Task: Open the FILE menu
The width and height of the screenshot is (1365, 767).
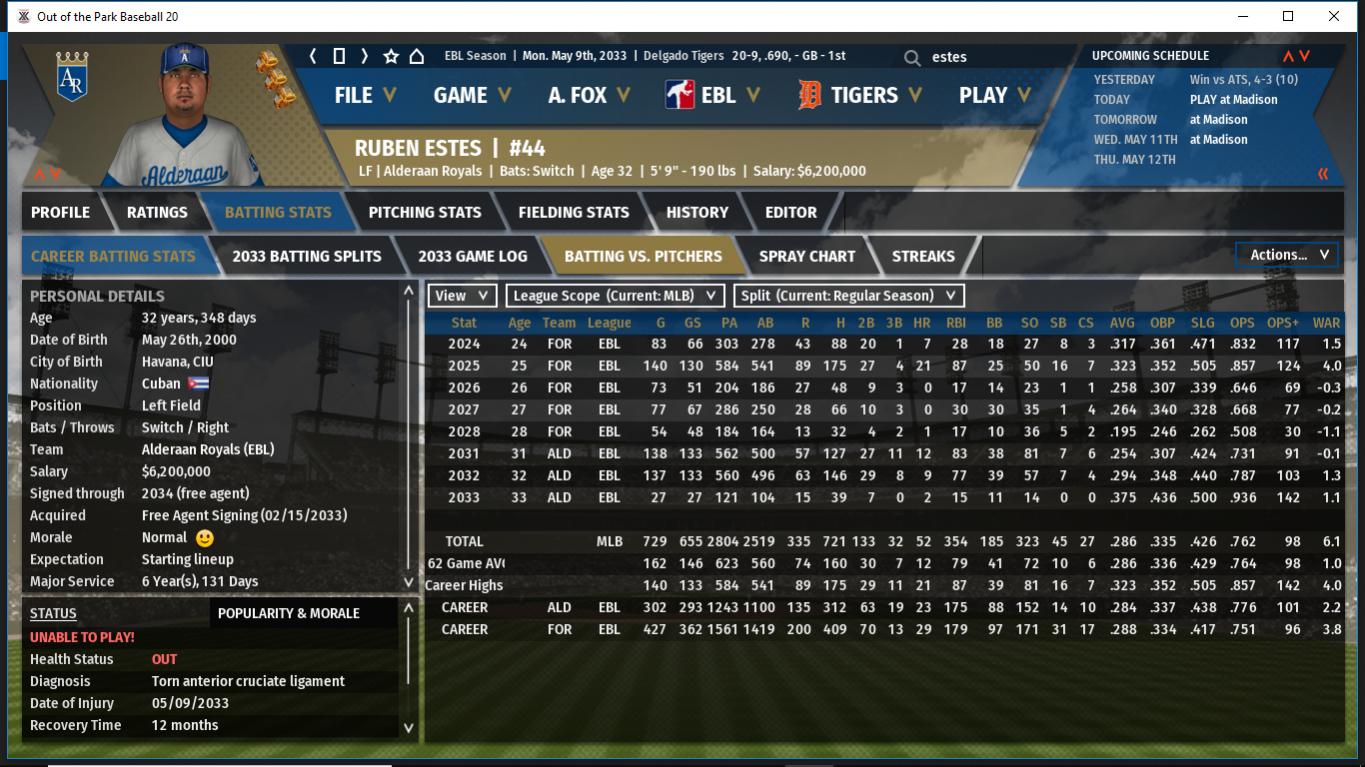Action: [364, 95]
